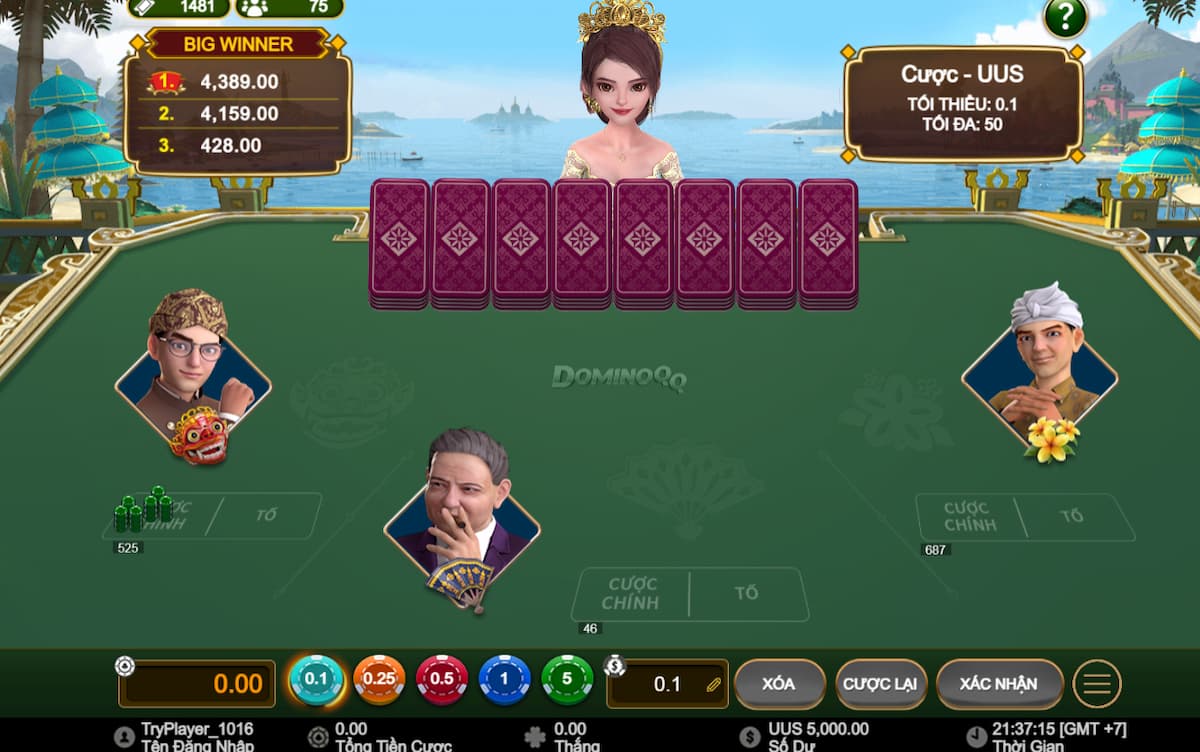Open help via the question mark
The width and height of the screenshot is (1200, 752).
(x=1065, y=17)
